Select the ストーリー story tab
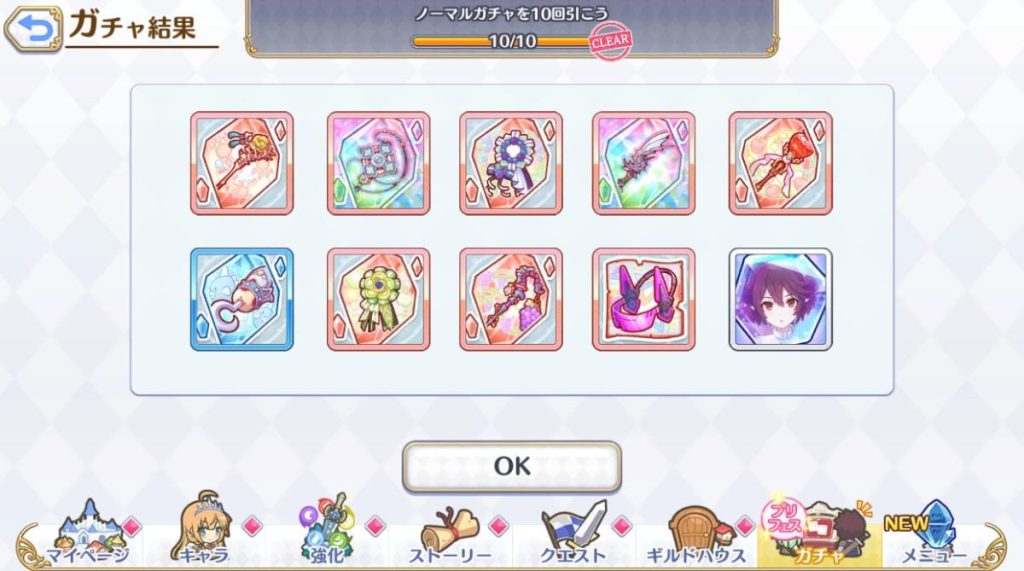This screenshot has height=571, width=1024. (x=450, y=537)
